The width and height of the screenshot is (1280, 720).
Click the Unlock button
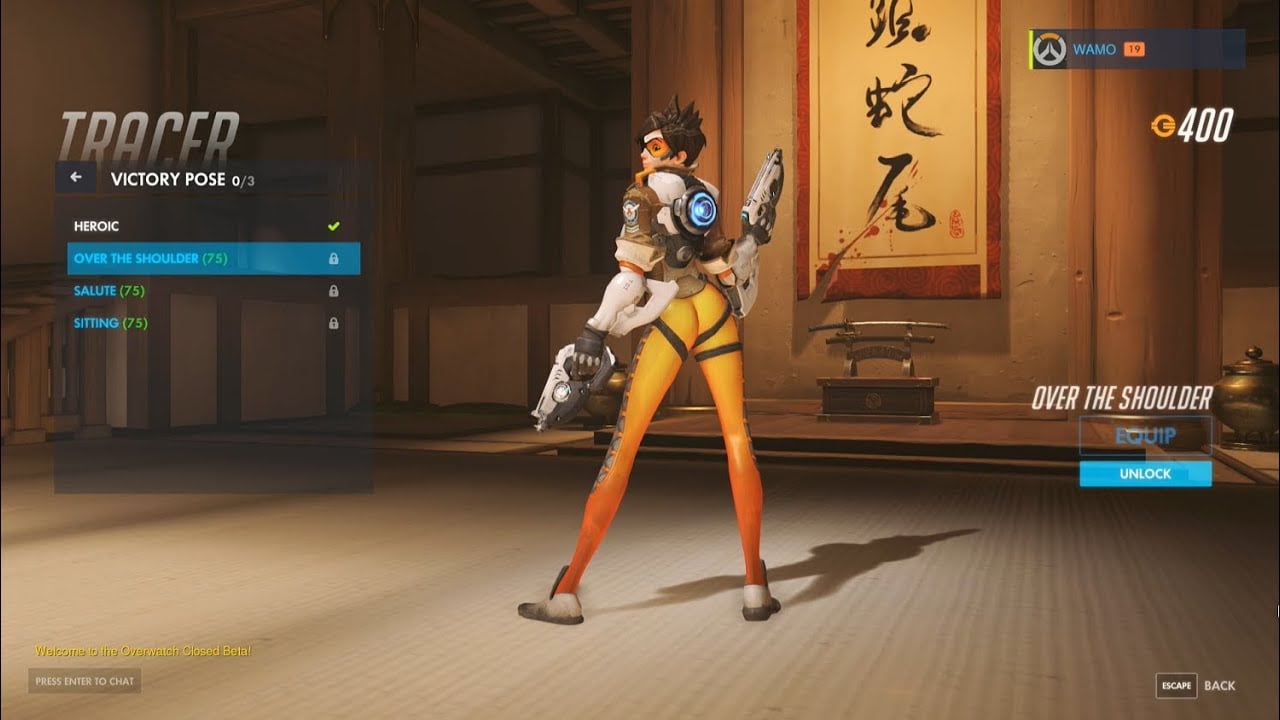tap(1146, 474)
